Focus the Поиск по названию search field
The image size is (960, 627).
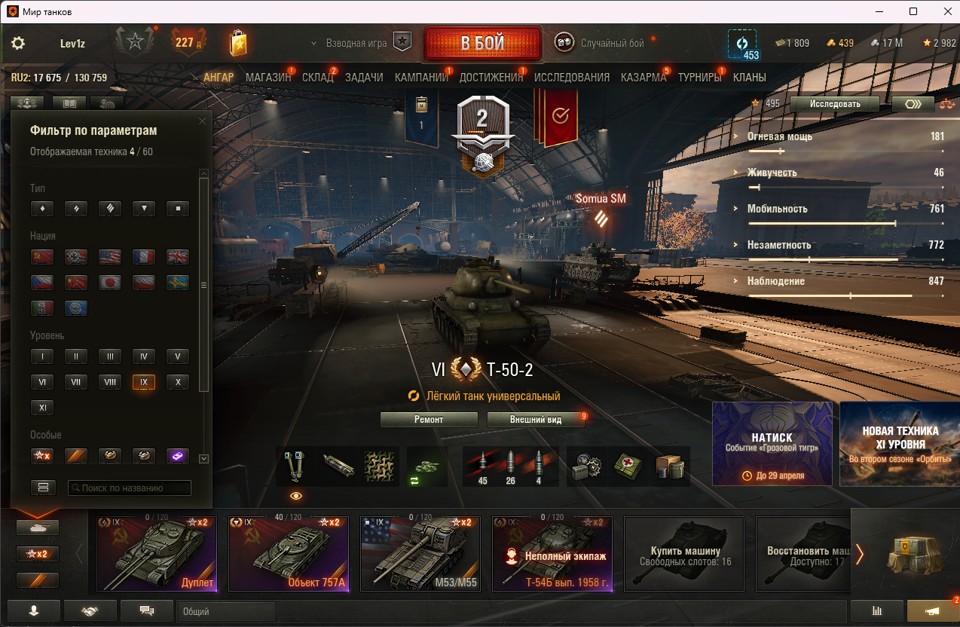[x=129, y=488]
